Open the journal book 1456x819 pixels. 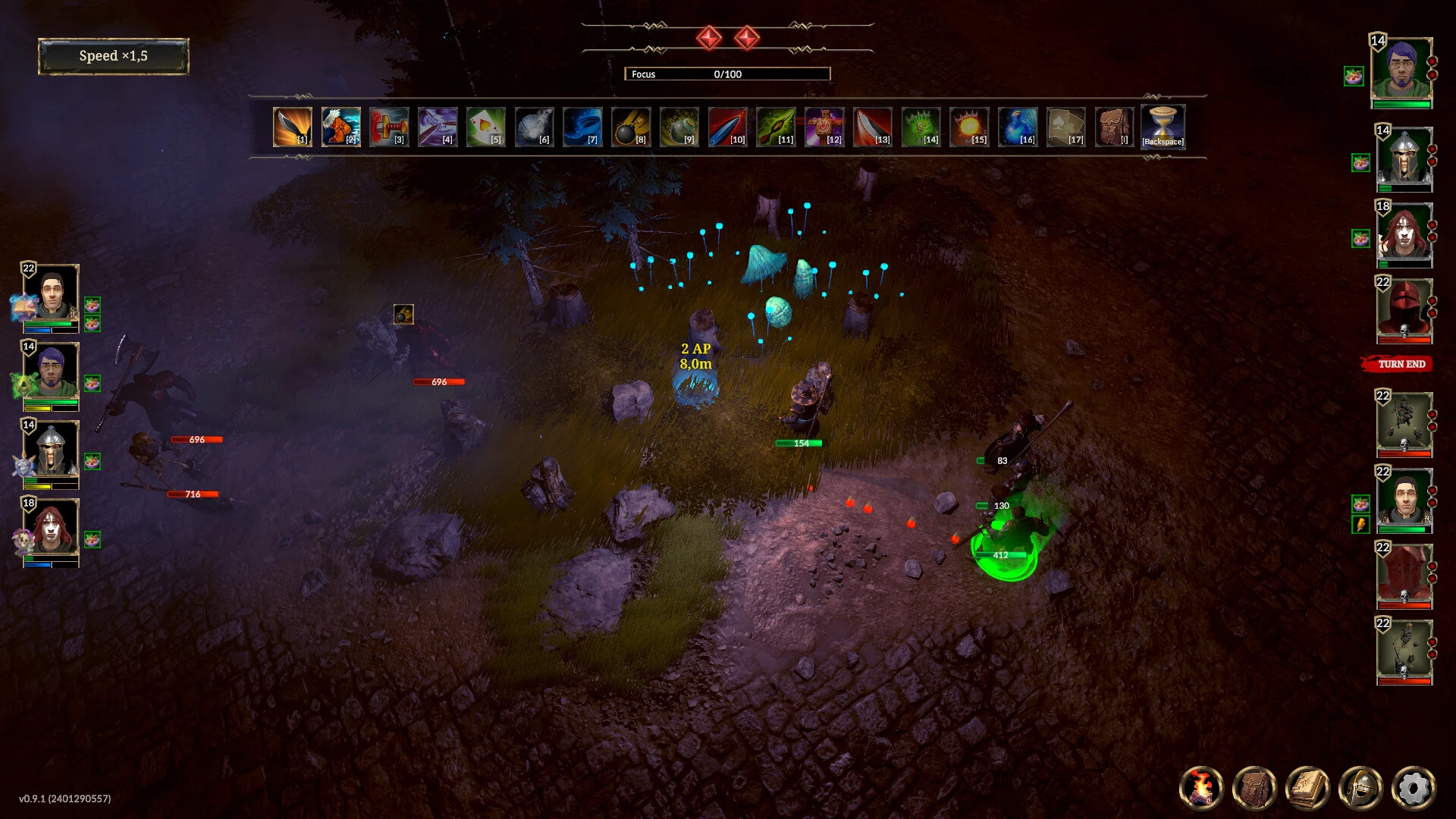click(1307, 787)
